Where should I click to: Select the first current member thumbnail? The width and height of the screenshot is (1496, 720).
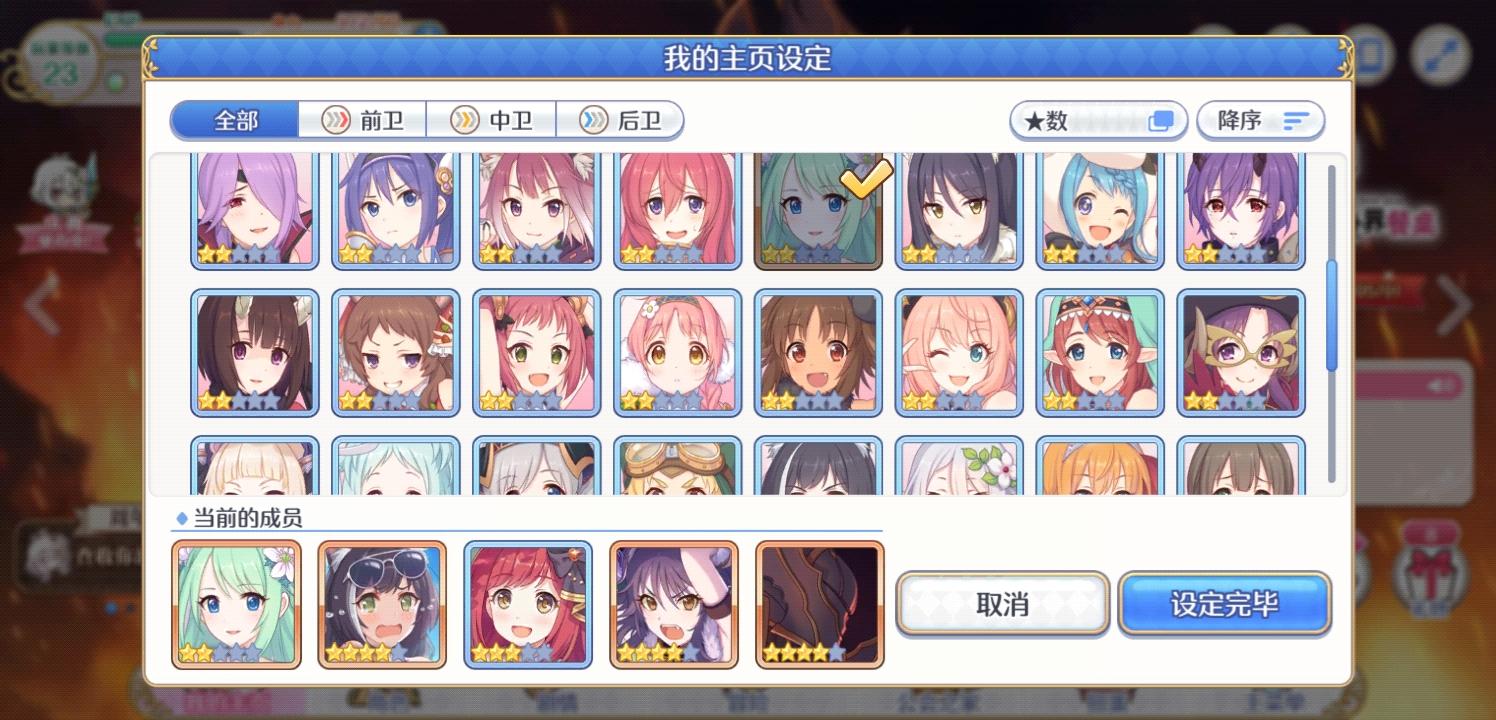[x=236, y=603]
